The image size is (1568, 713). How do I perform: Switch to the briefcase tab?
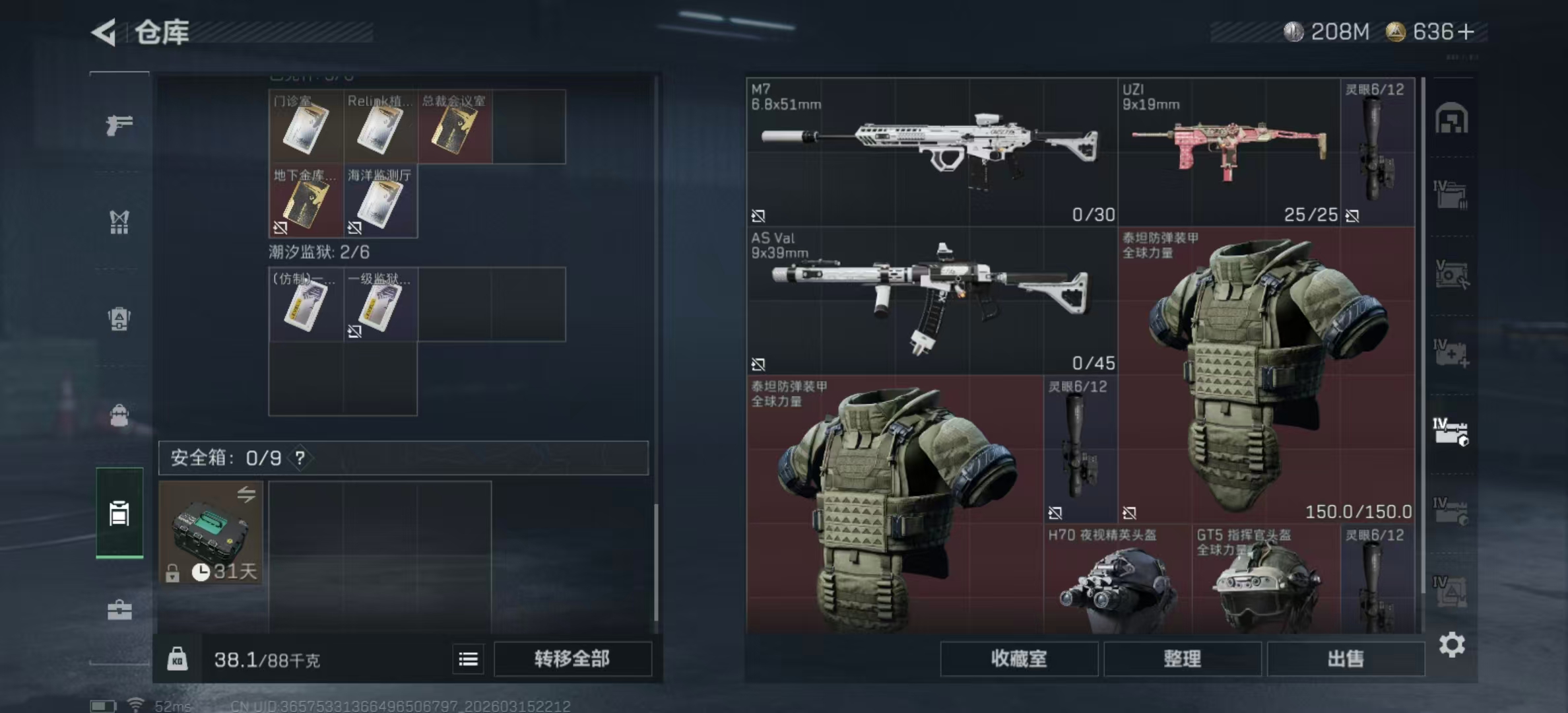(x=119, y=610)
